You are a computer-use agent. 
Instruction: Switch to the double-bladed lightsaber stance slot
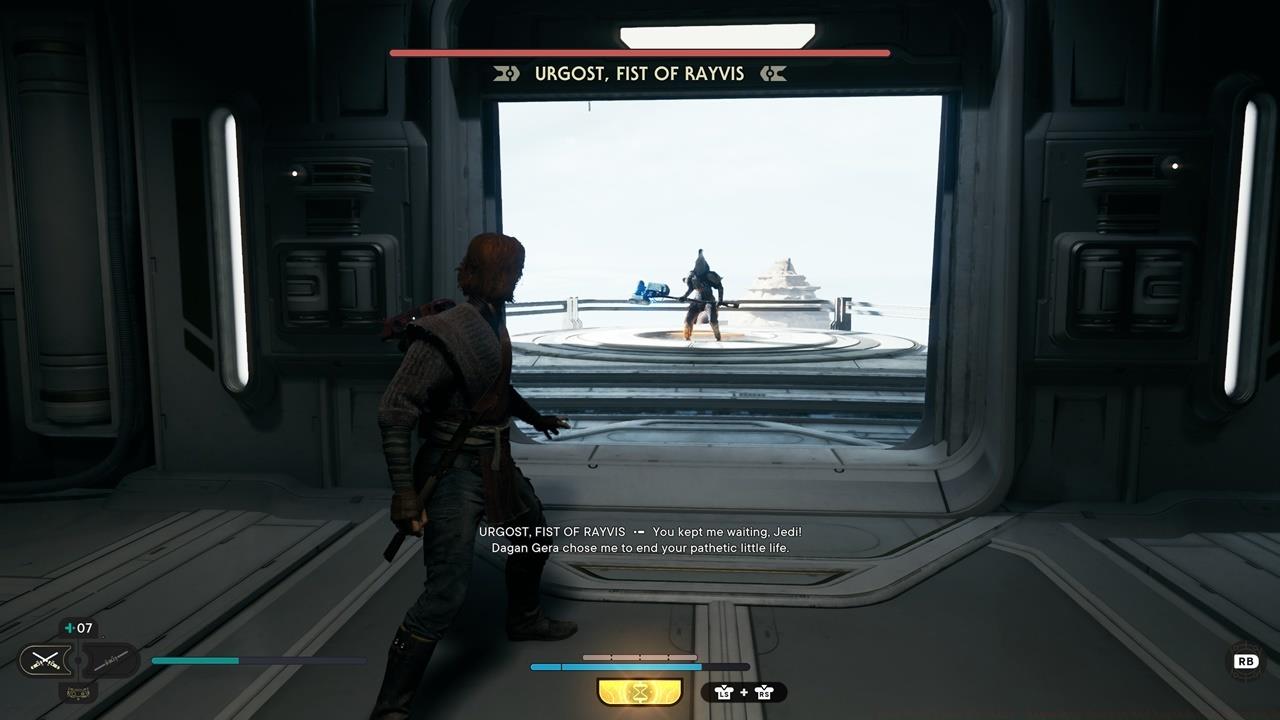110,659
